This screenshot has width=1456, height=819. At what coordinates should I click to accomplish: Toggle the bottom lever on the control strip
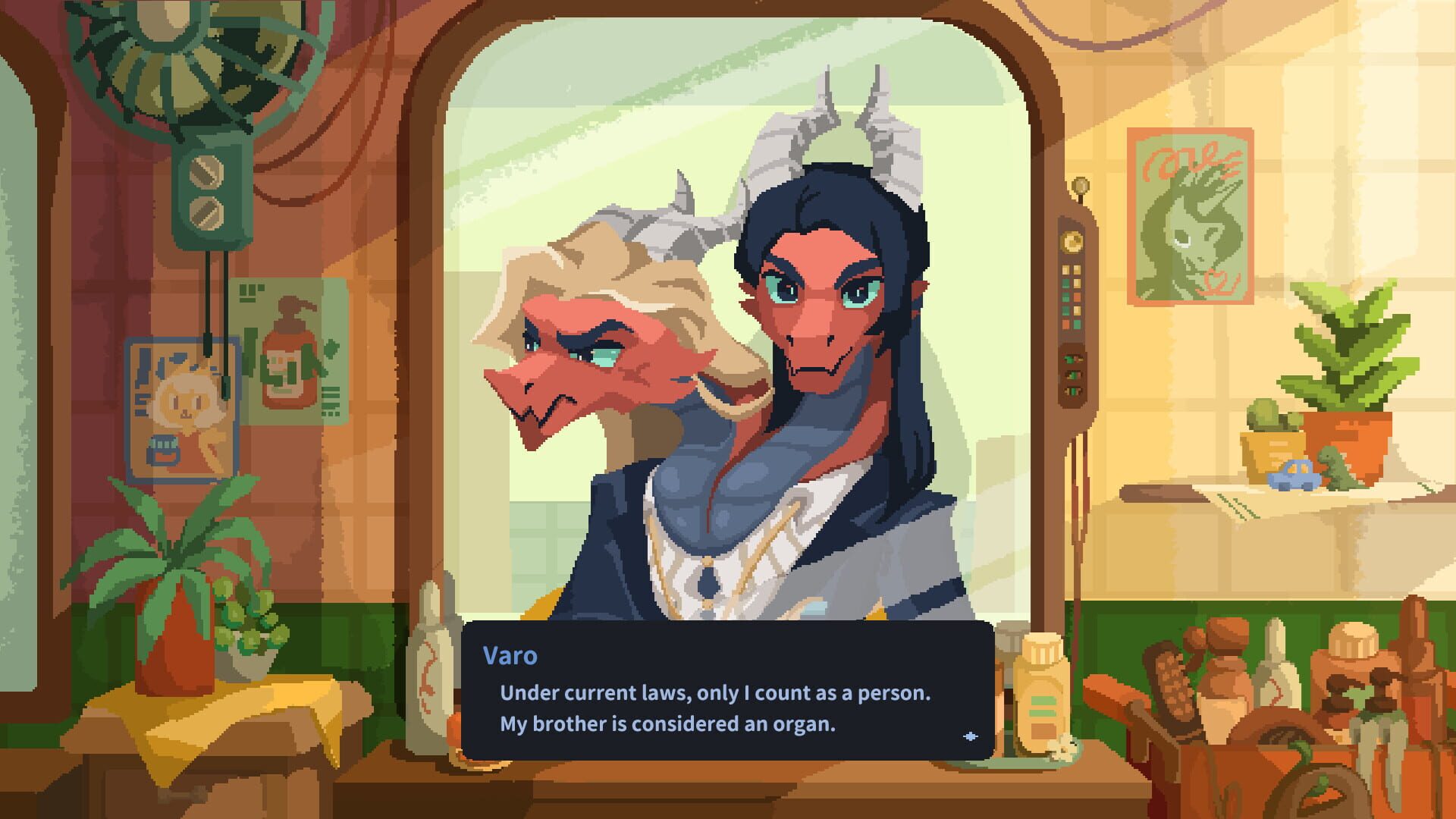(x=1072, y=391)
